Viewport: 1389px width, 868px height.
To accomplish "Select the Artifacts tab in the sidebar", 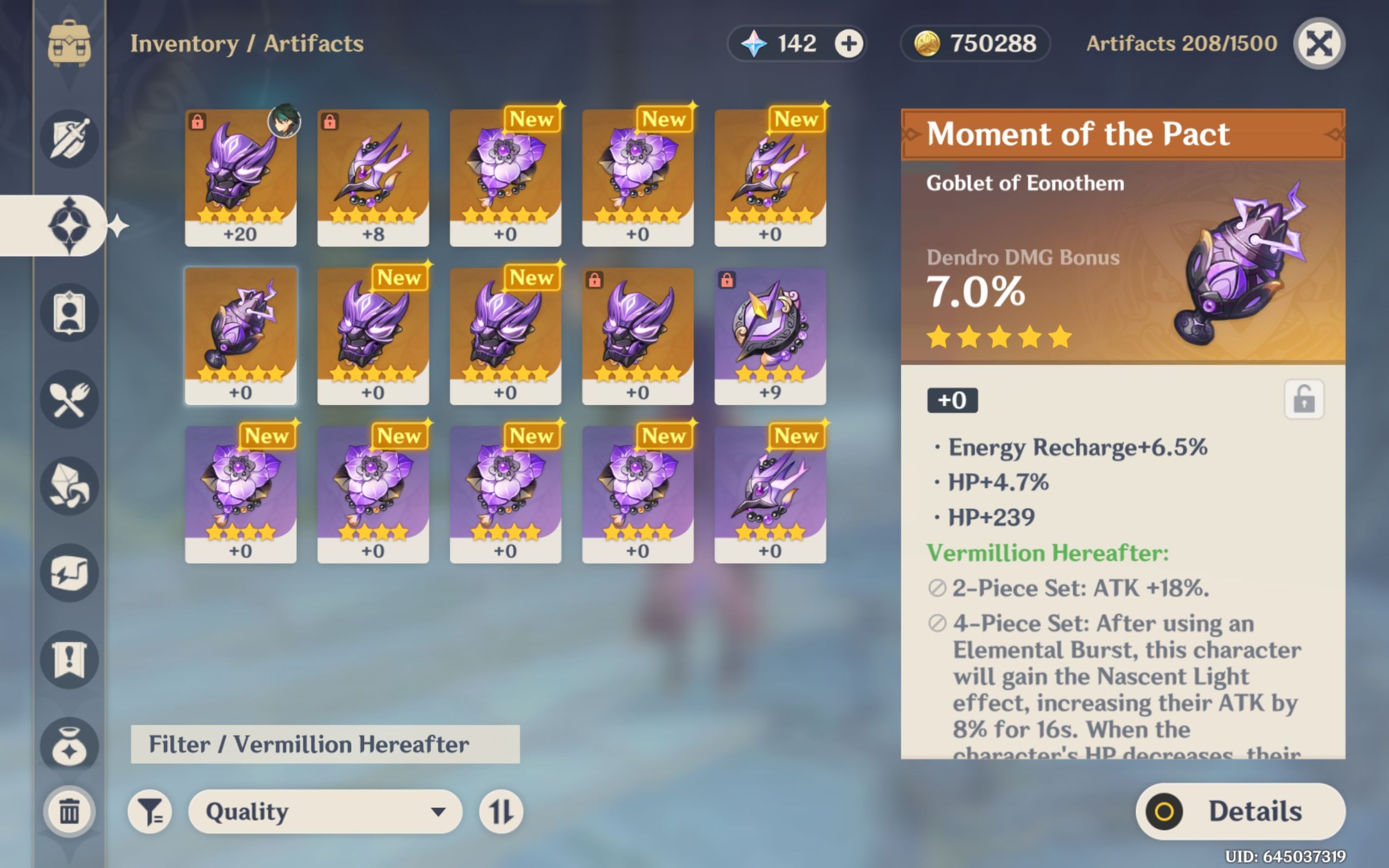I will pos(69,224).
